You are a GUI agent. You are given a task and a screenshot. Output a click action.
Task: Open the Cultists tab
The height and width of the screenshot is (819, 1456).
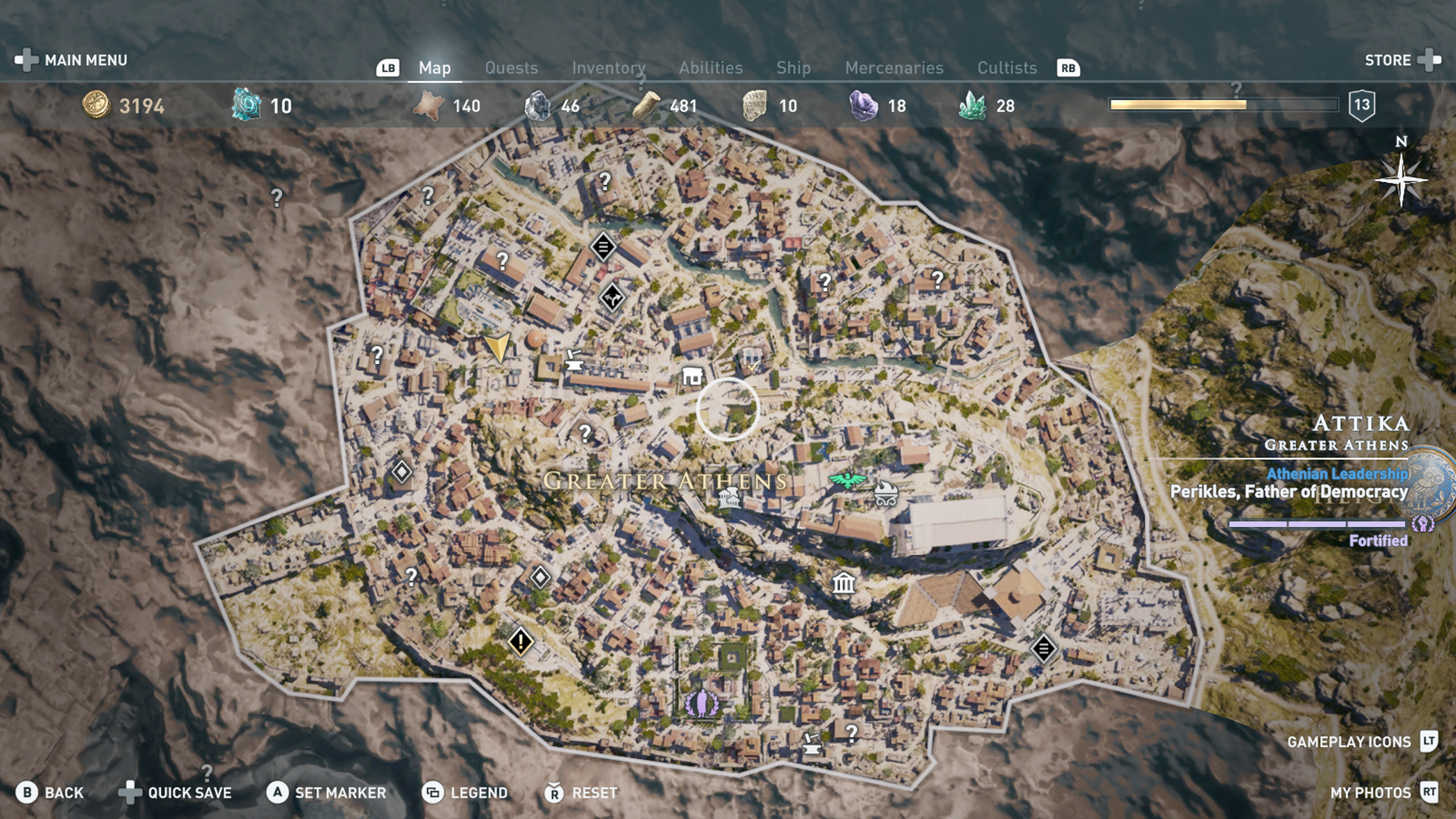1006,68
